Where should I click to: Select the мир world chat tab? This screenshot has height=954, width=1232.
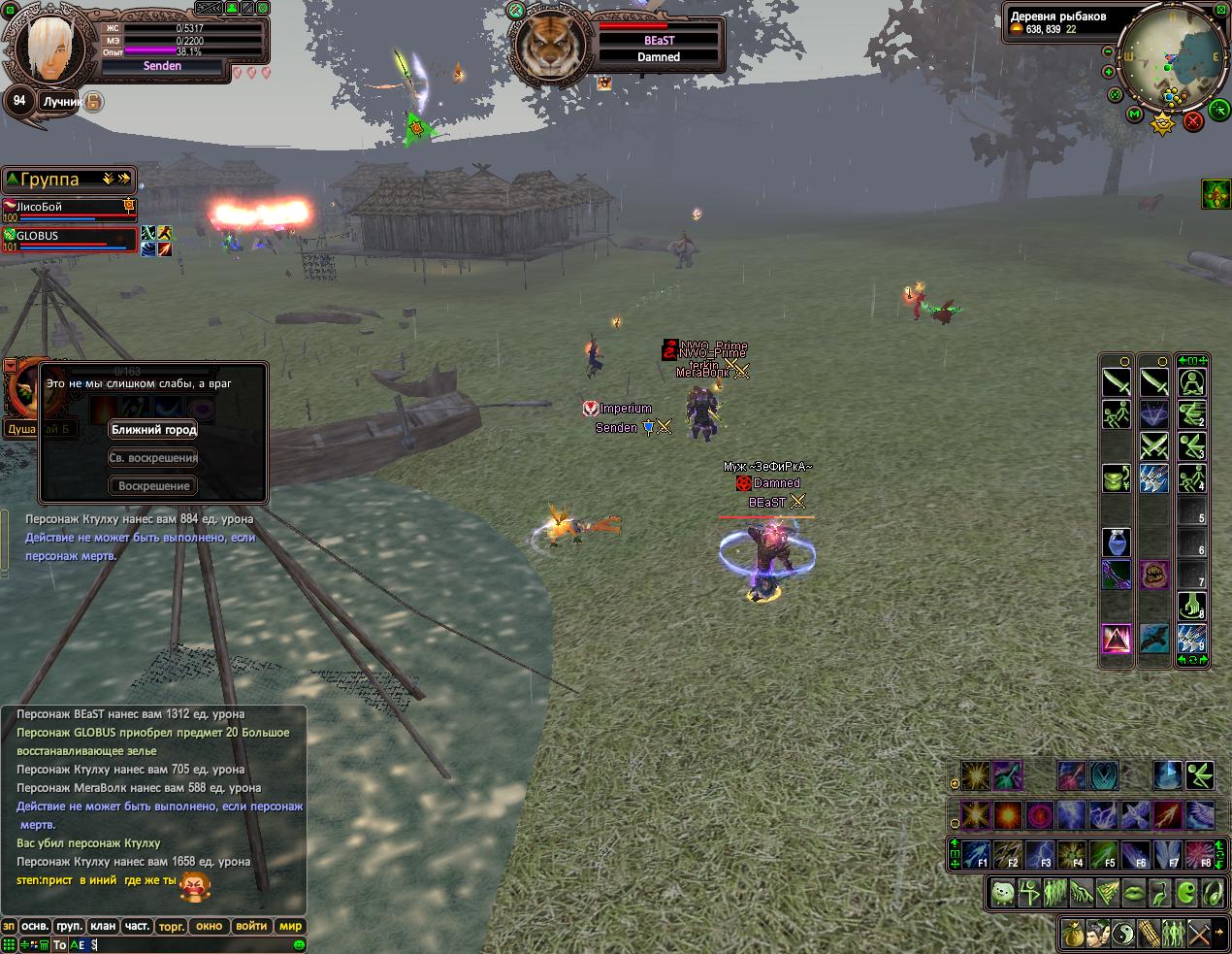(291, 926)
